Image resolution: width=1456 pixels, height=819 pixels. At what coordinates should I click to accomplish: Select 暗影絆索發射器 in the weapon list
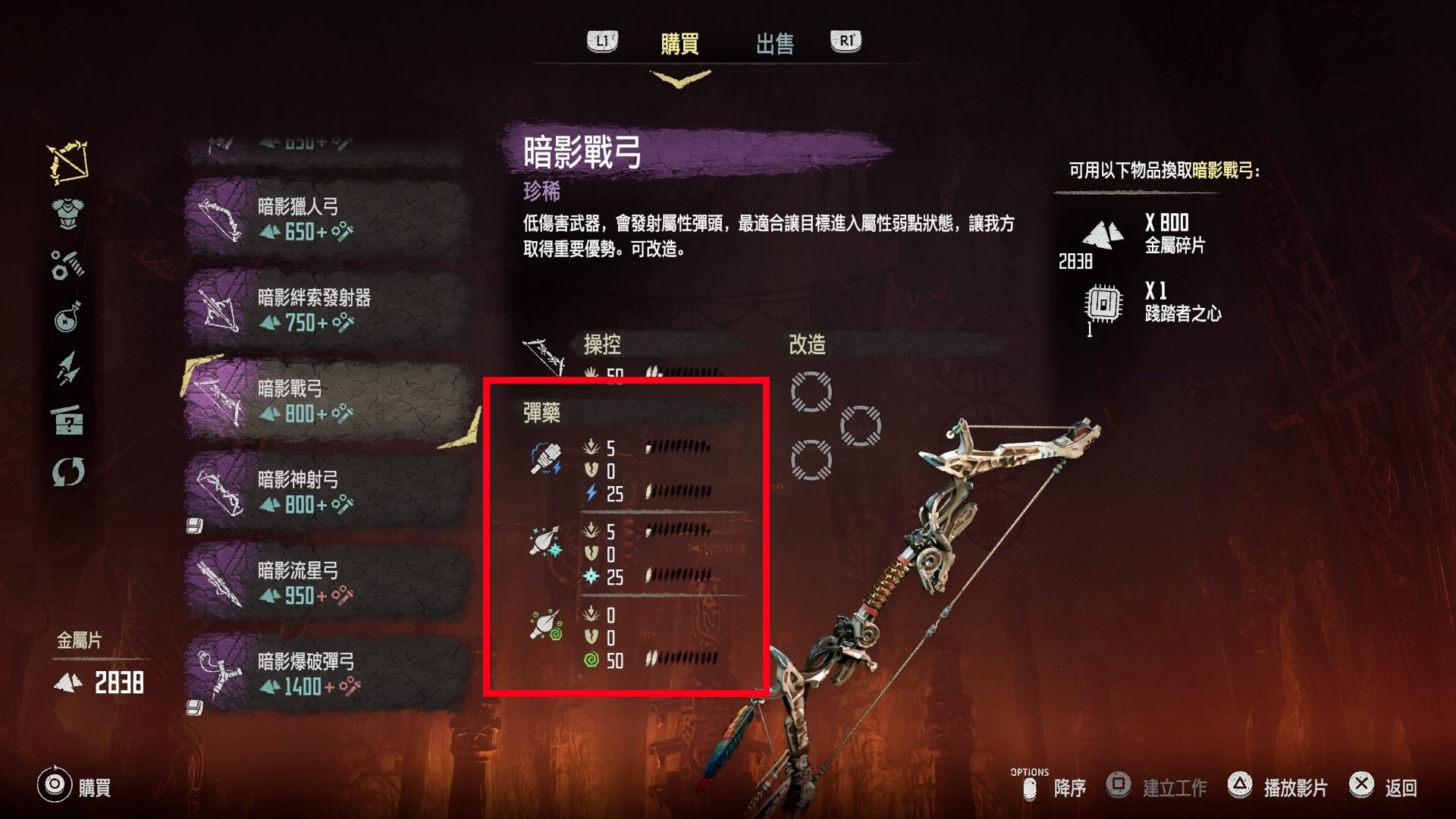coord(326,310)
